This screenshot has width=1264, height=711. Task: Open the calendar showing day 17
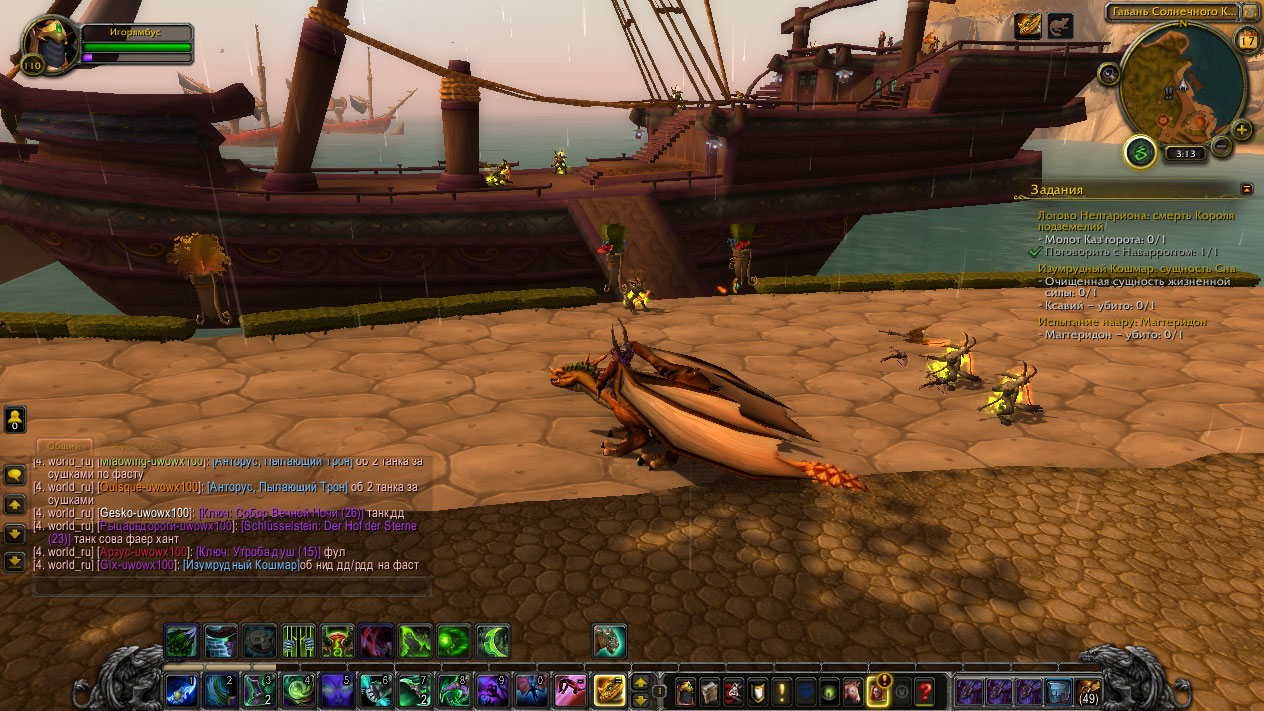point(1247,41)
